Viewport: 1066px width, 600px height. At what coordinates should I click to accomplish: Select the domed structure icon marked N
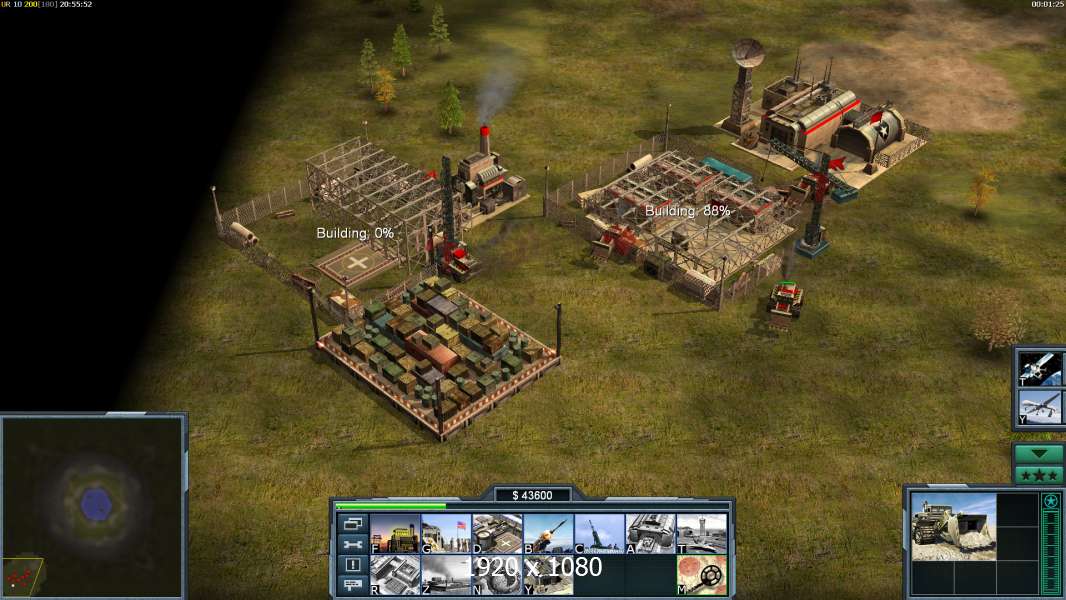(x=496, y=574)
